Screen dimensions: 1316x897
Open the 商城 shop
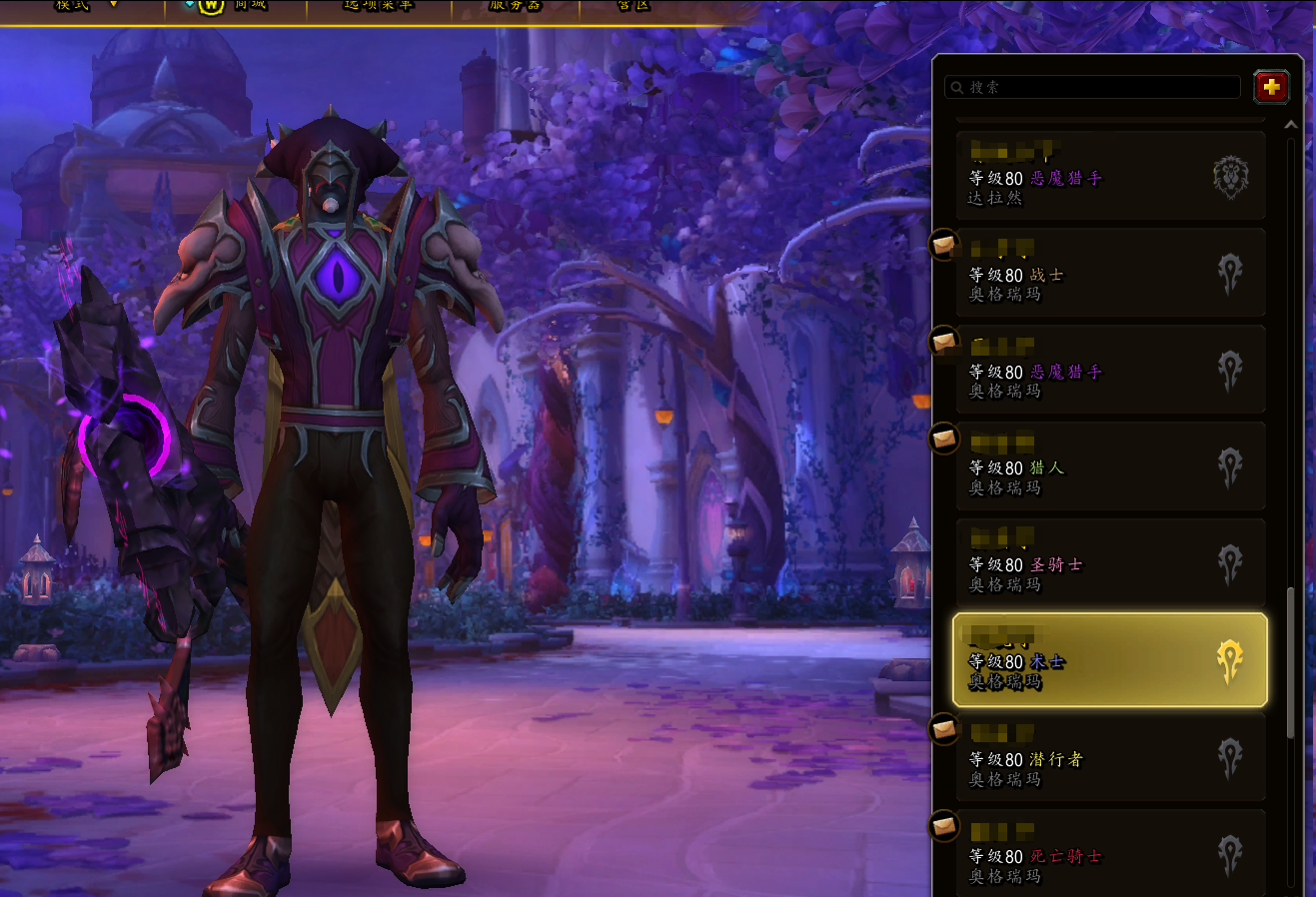[x=235, y=5]
